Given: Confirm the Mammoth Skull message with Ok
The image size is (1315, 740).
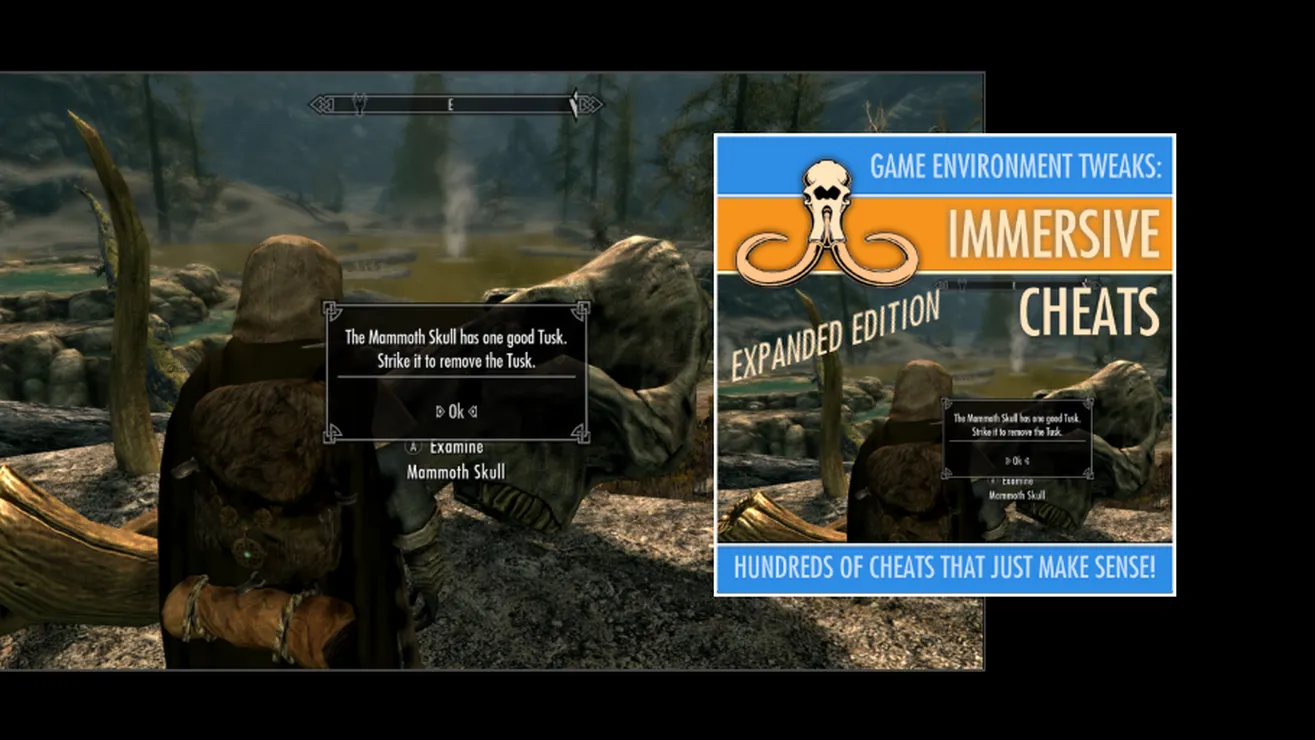Looking at the screenshot, I should (x=456, y=411).
